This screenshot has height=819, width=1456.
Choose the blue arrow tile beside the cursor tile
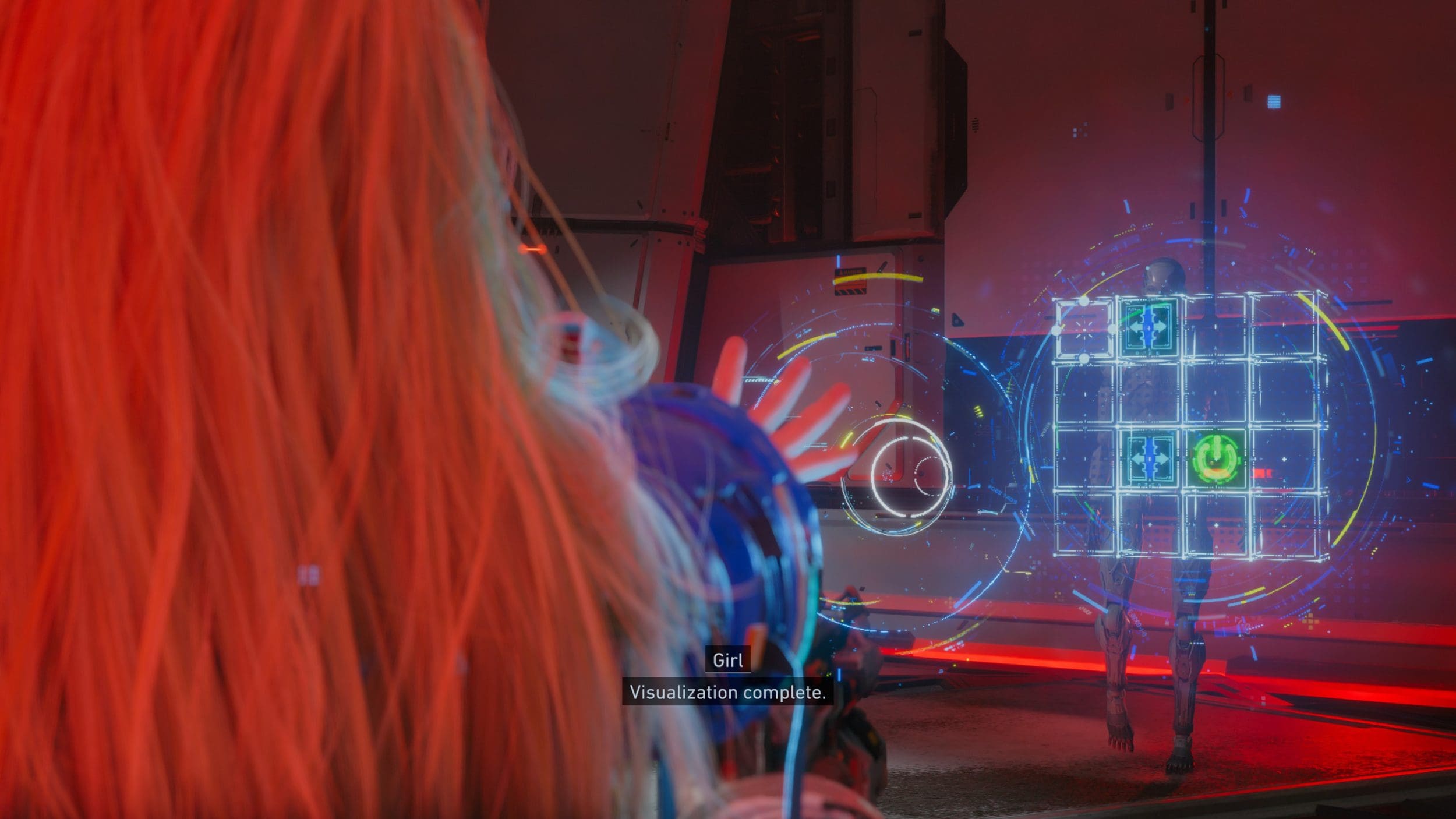(1148, 326)
